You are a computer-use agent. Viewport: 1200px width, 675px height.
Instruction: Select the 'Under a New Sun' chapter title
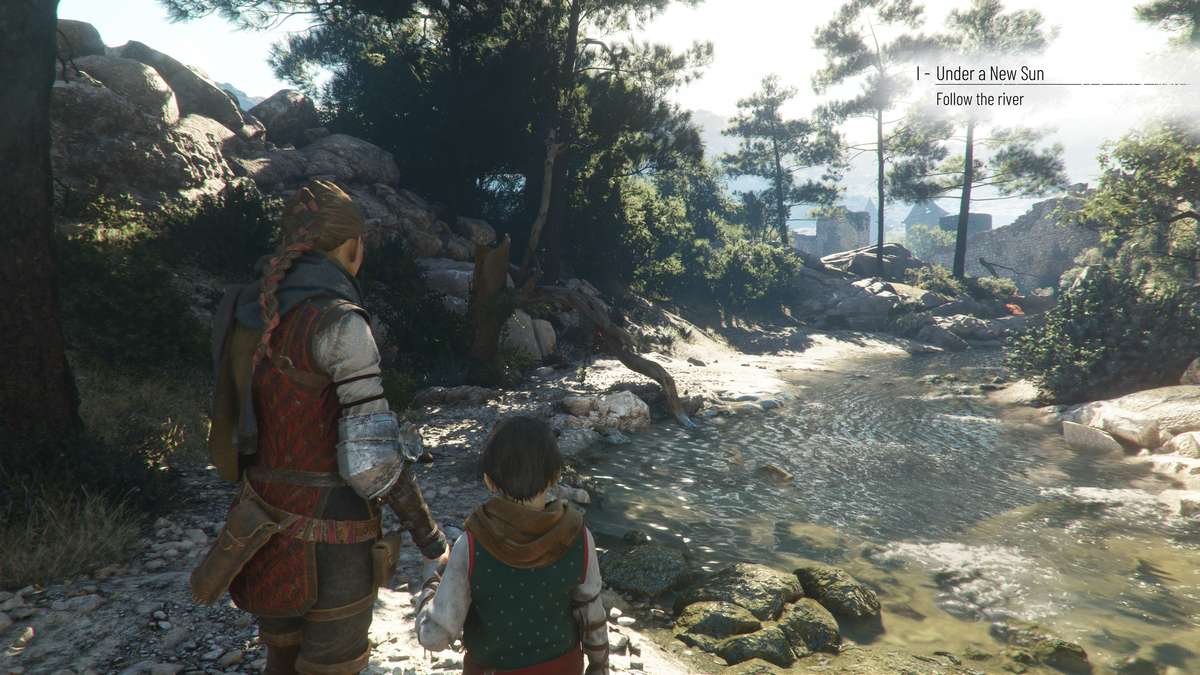(990, 74)
